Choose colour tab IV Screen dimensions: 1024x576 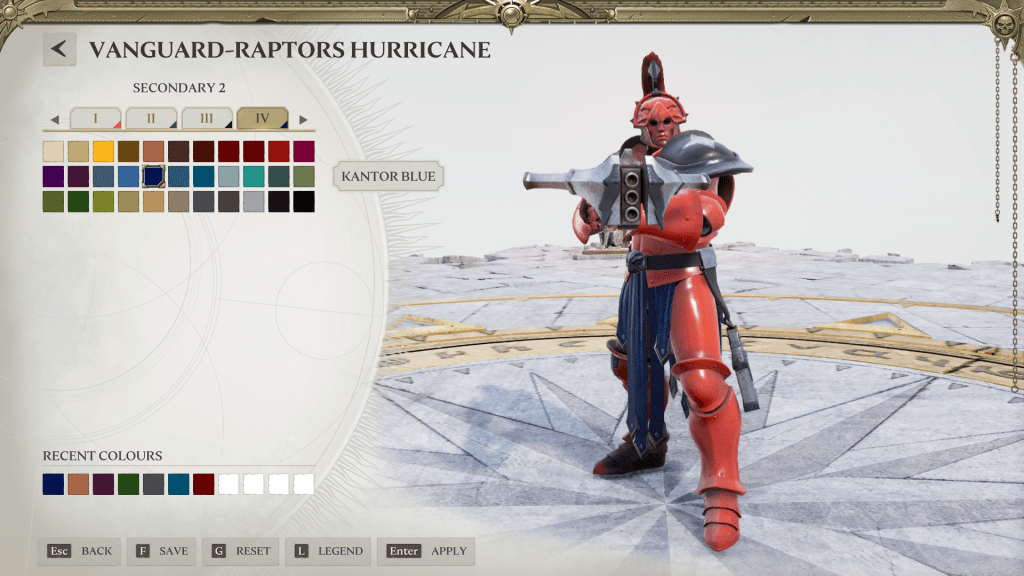(262, 119)
